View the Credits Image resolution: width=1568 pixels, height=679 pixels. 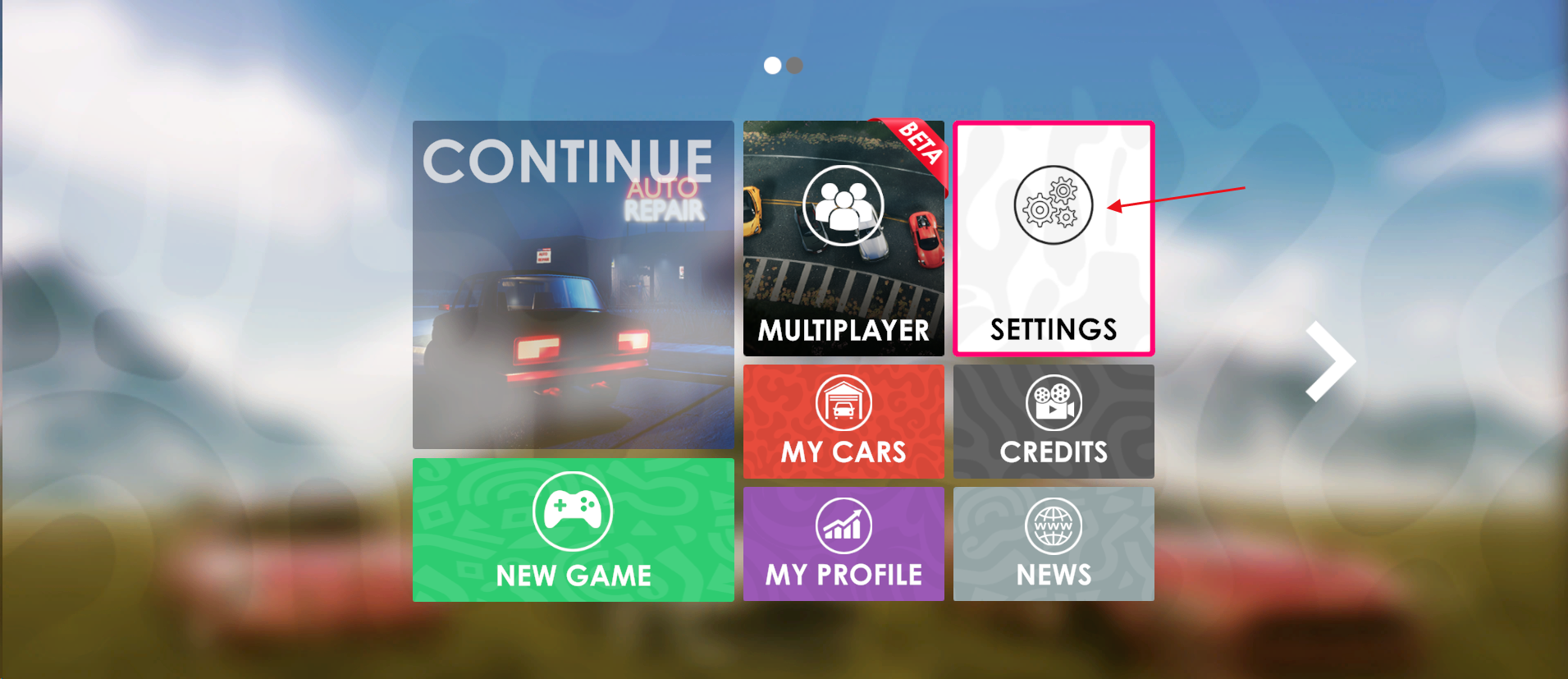pos(1054,421)
